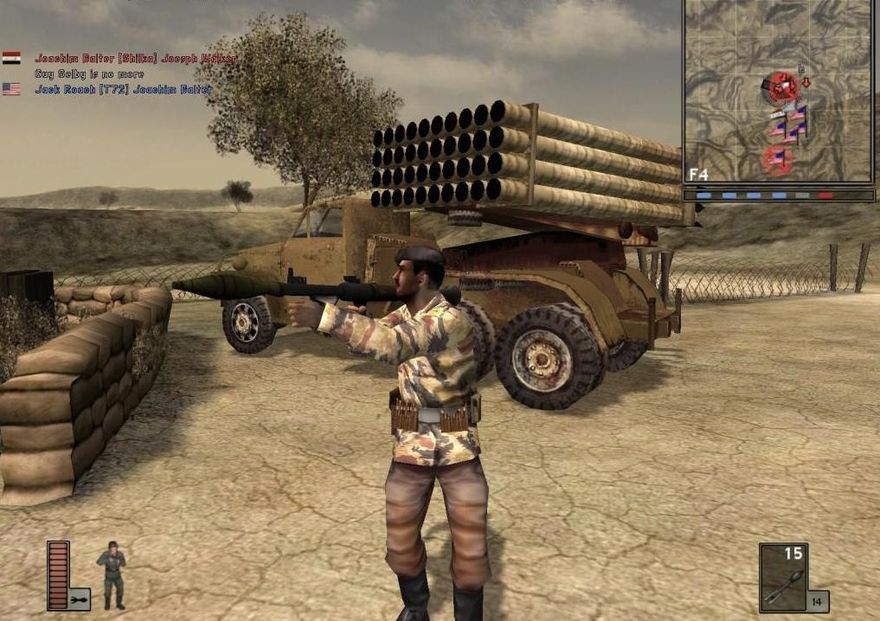The width and height of the screenshot is (880, 621).
Task: Select the red circled control point on minimap
Action: [x=779, y=88]
